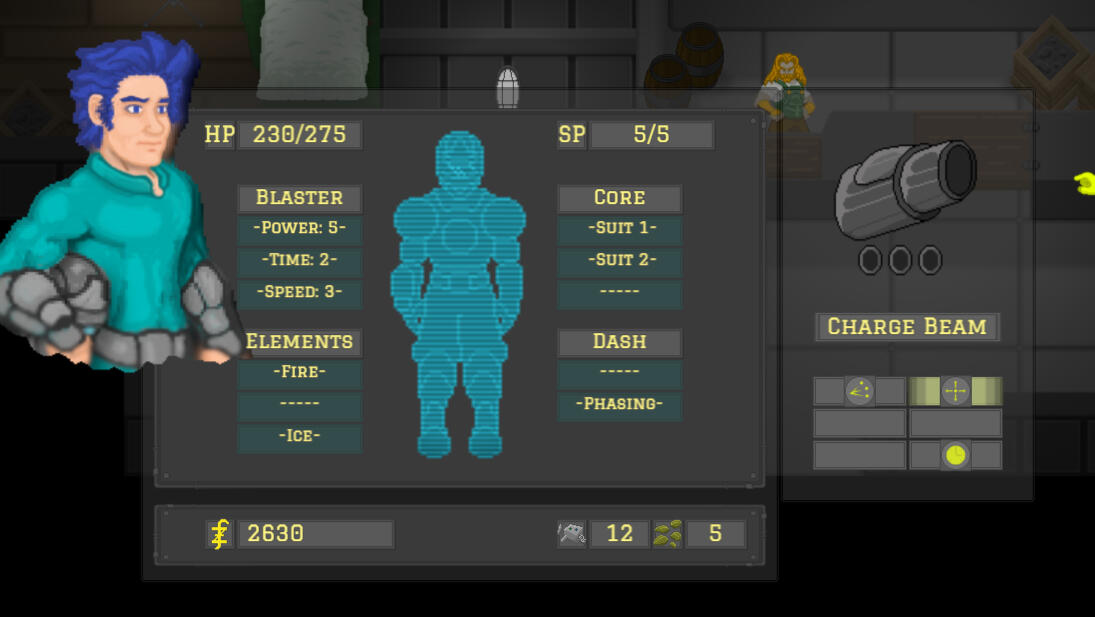The width and height of the screenshot is (1095, 617).
Task: Select the Phasing dash ability
Action: coord(619,405)
